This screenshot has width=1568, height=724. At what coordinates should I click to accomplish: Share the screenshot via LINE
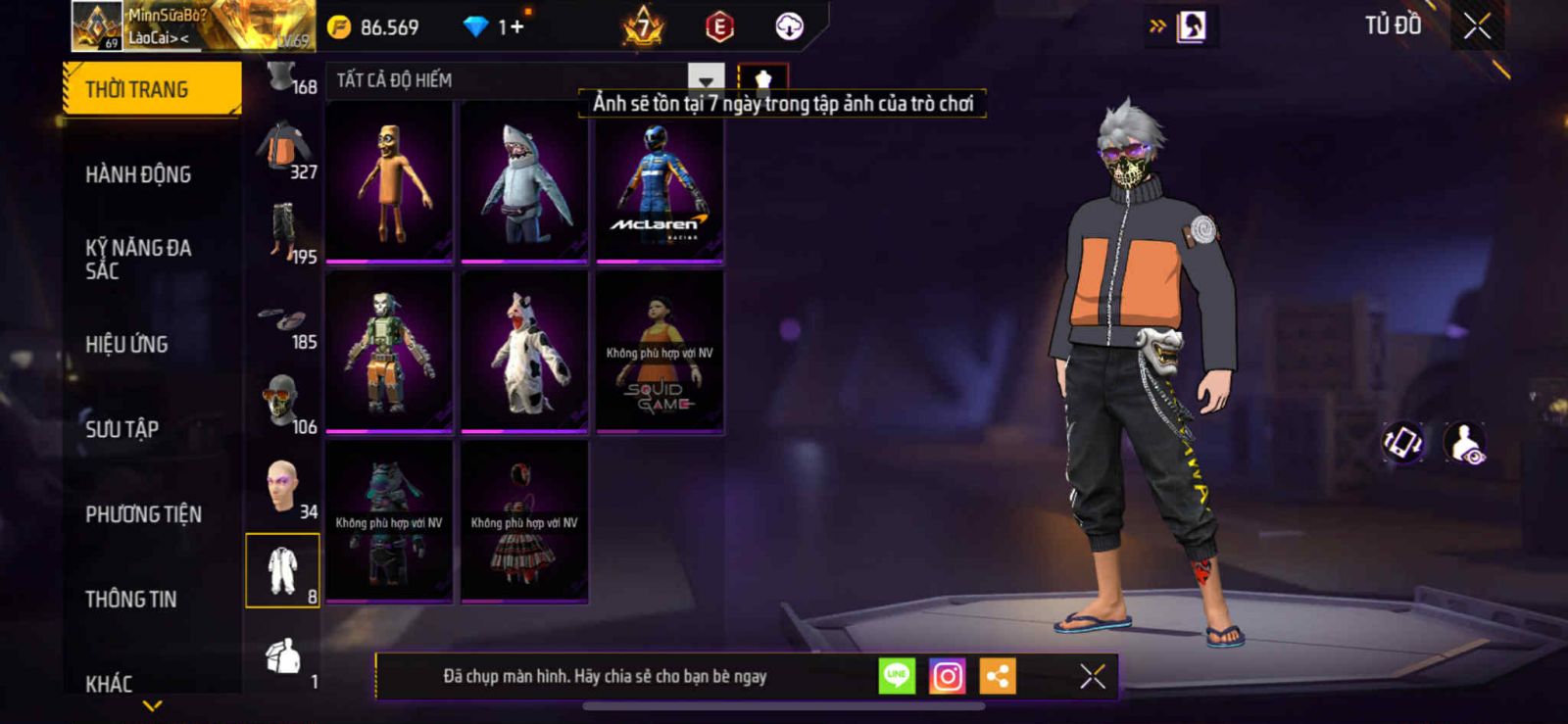[896, 676]
